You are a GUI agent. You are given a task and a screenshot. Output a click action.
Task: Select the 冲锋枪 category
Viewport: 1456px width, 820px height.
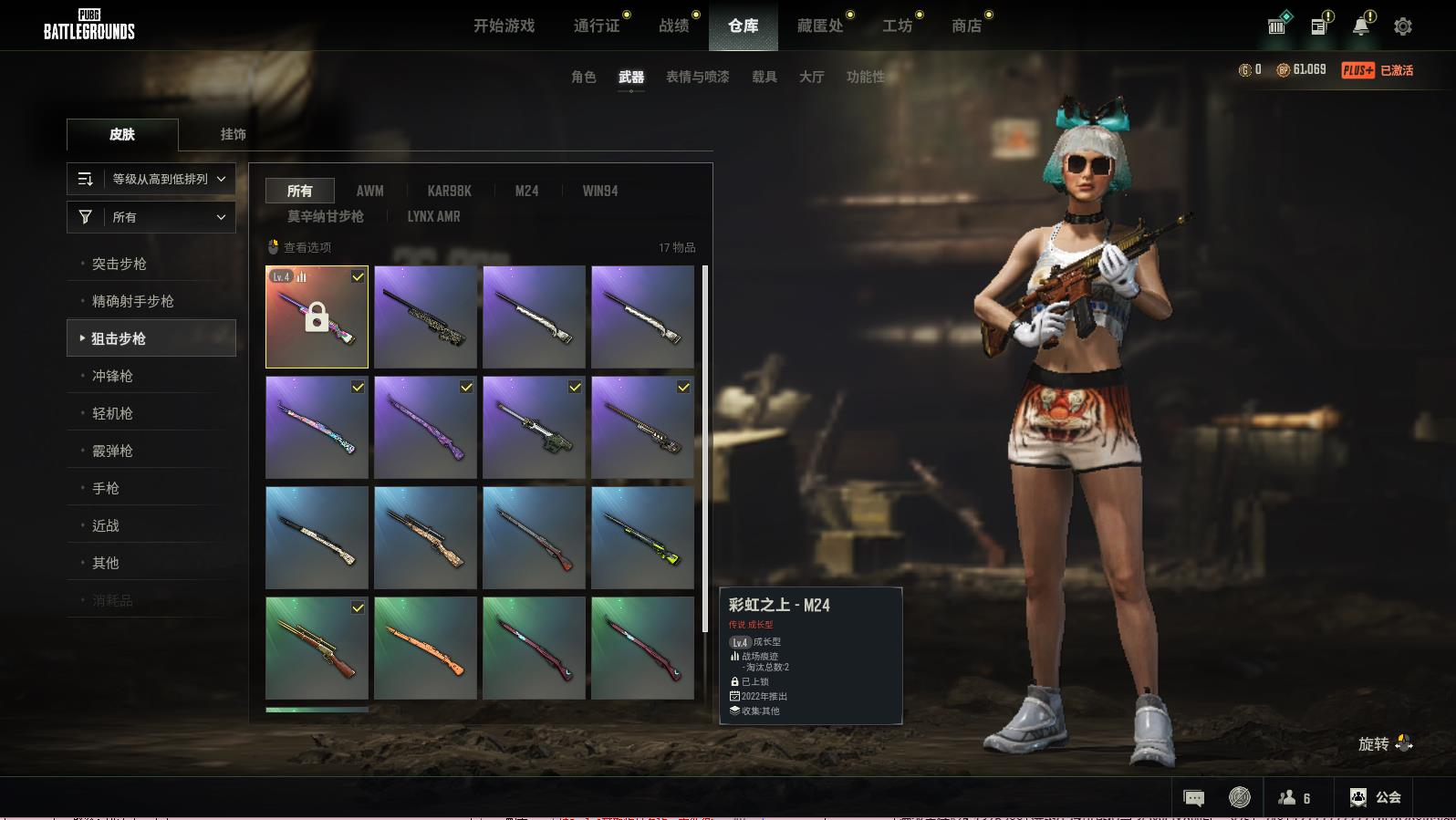coord(112,376)
